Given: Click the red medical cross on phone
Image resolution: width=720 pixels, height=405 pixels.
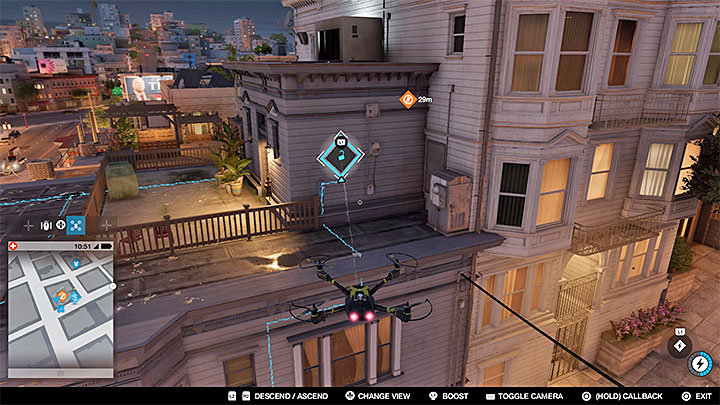Looking at the screenshot, I should point(13,246).
